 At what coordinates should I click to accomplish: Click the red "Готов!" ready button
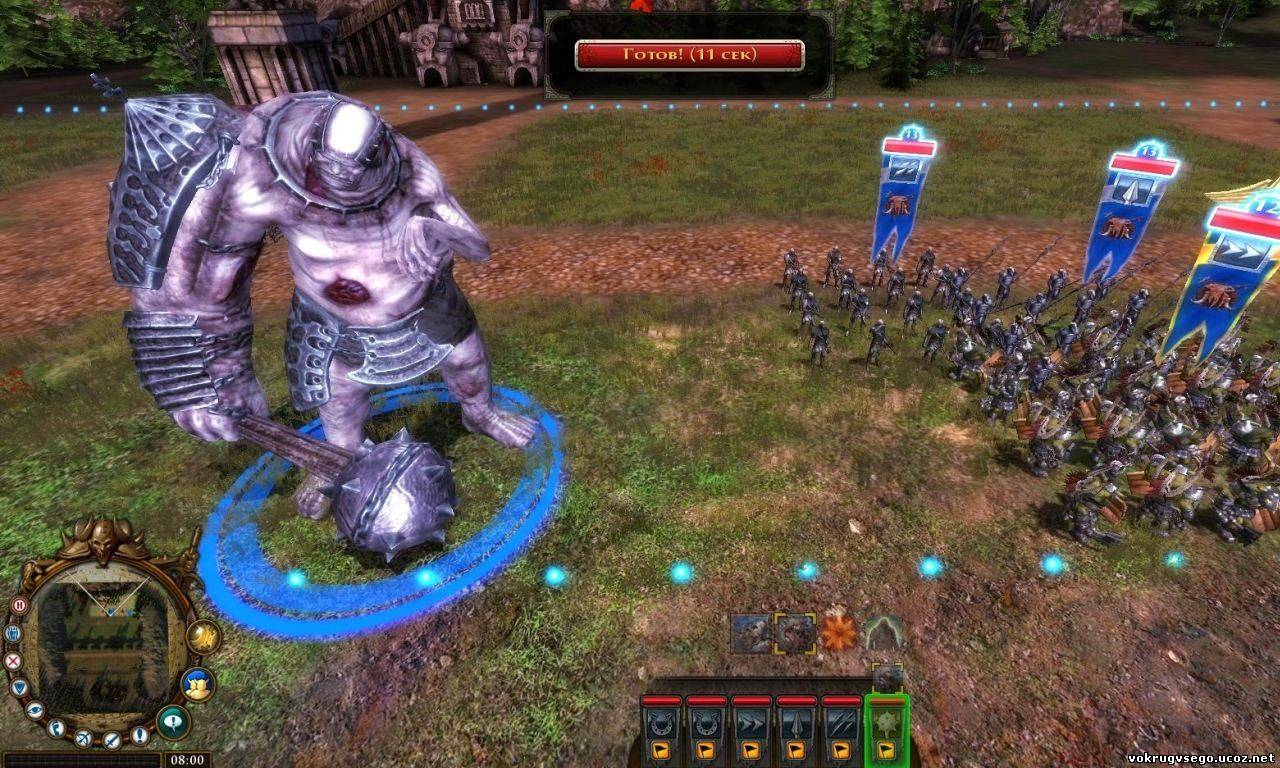689,55
